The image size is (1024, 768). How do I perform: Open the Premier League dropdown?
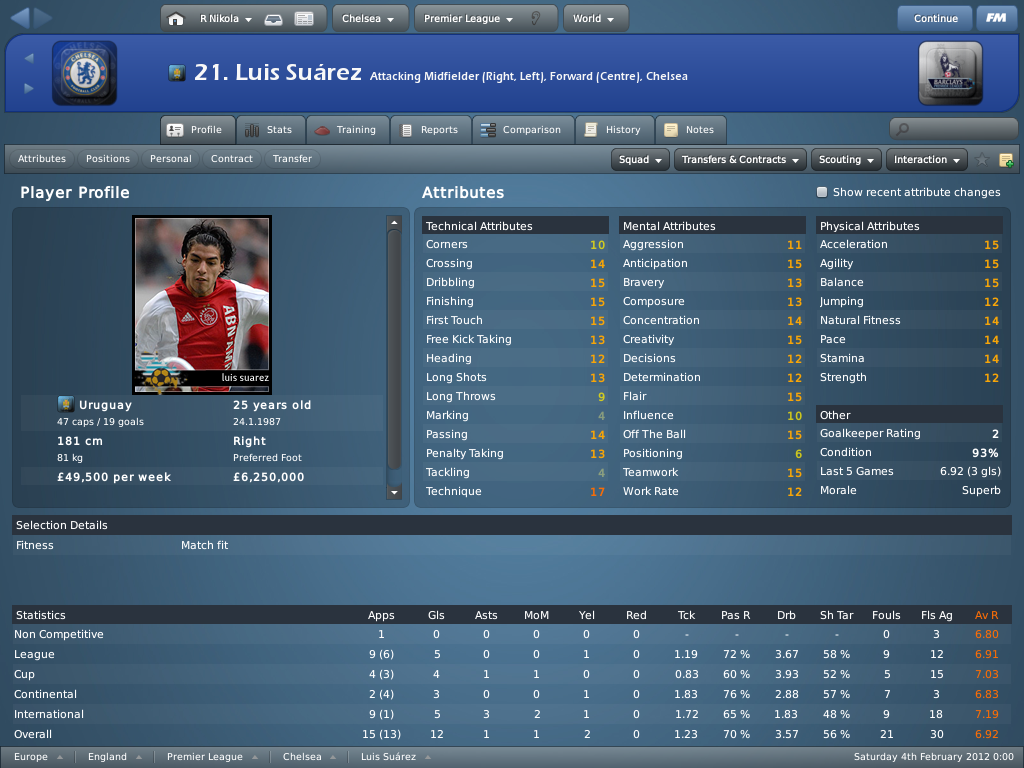click(x=475, y=18)
